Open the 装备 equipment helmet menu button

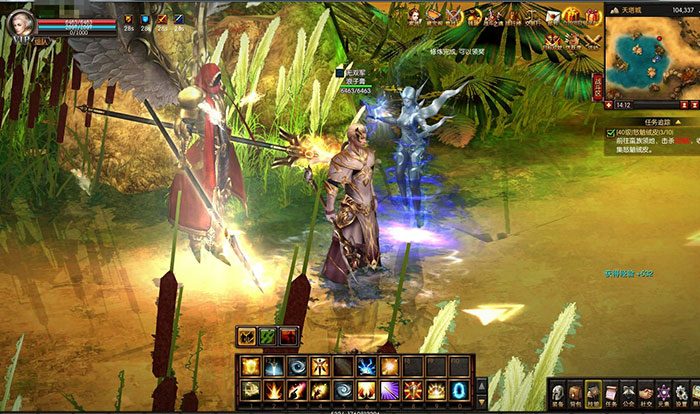[558, 394]
